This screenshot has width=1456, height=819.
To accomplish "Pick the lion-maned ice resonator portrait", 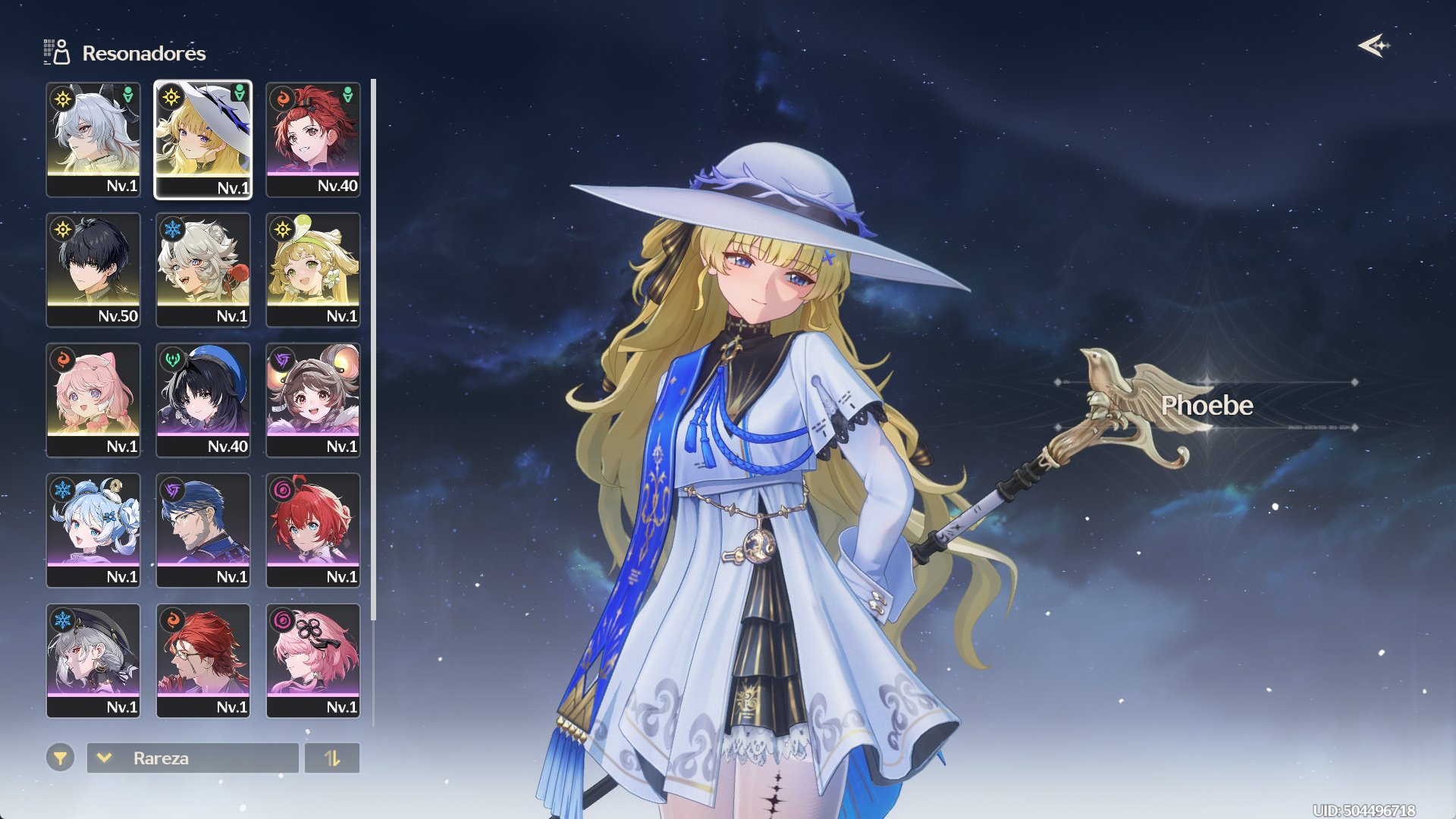I will click(x=203, y=270).
